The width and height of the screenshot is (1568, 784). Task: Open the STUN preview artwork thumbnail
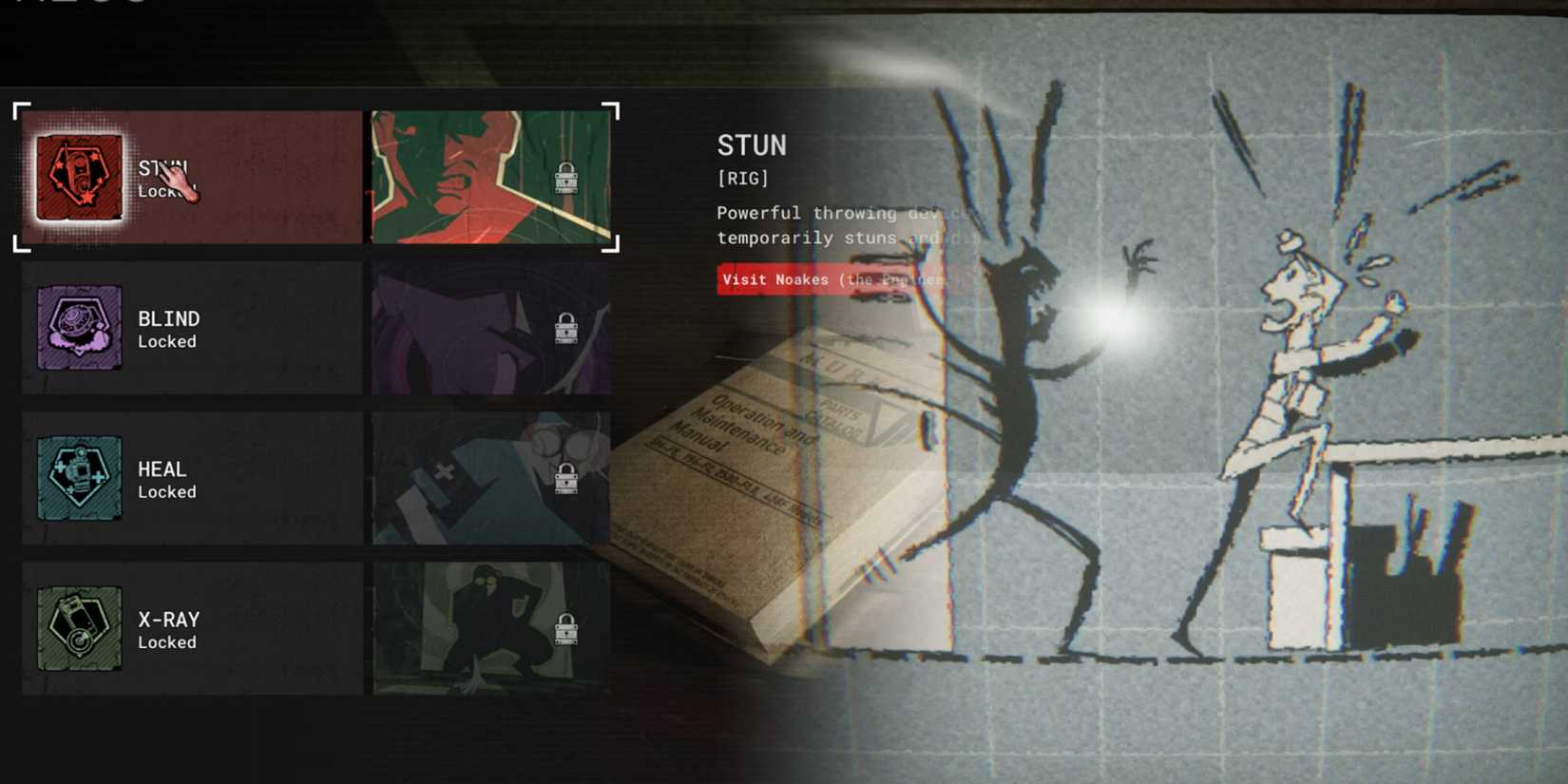(489, 176)
